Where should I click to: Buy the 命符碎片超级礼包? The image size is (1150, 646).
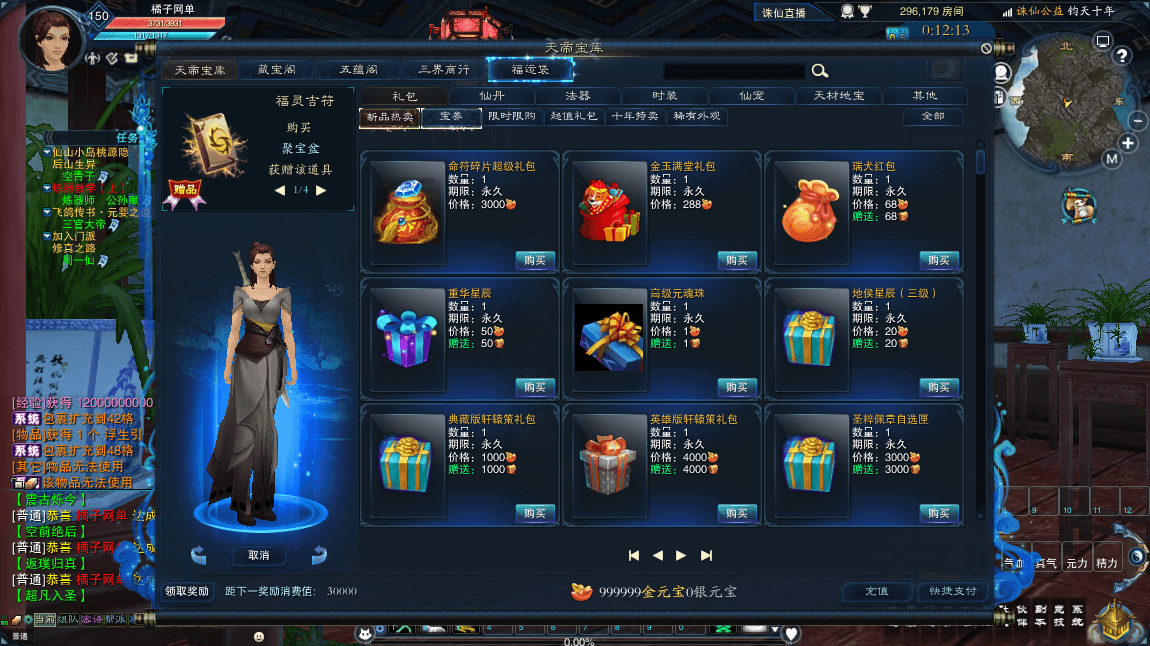tap(535, 260)
